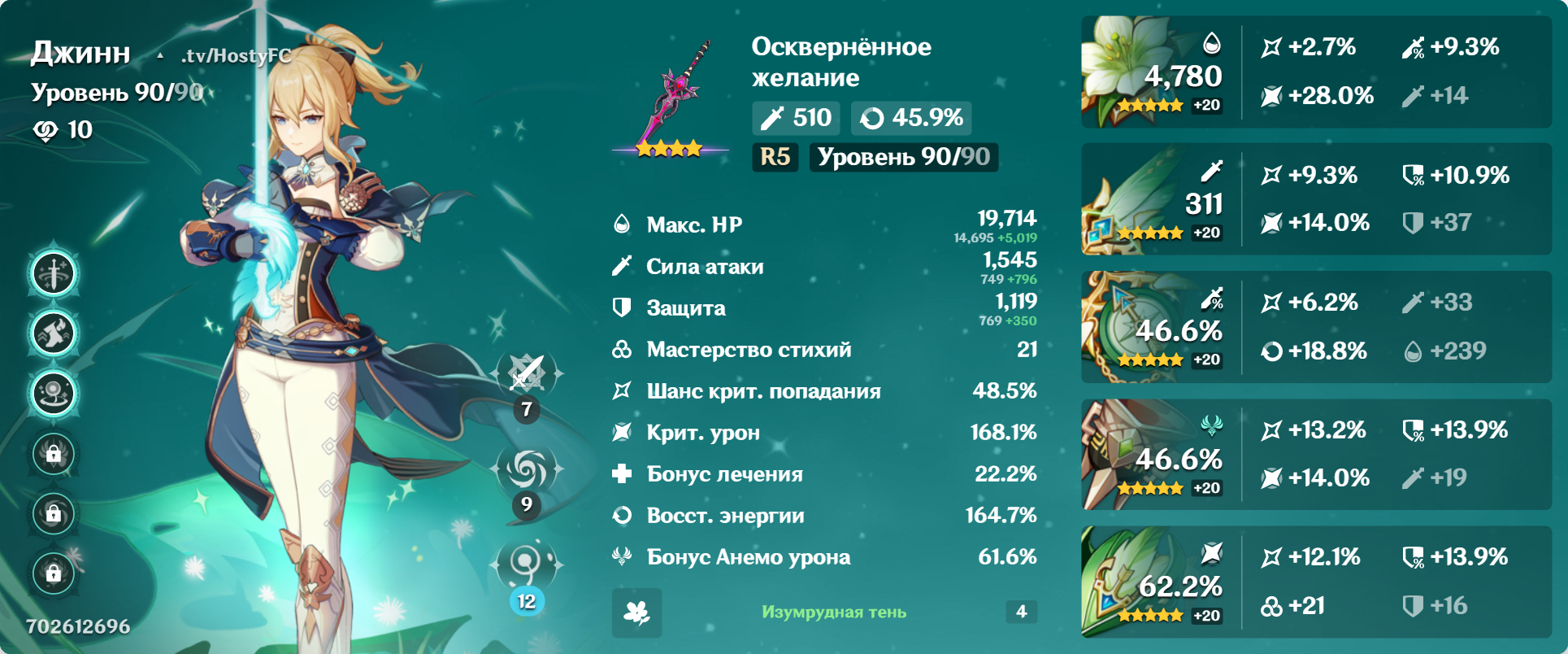This screenshot has height=654, width=1568.
Task: Click the Бонус лечения cross icon
Action: point(621,474)
